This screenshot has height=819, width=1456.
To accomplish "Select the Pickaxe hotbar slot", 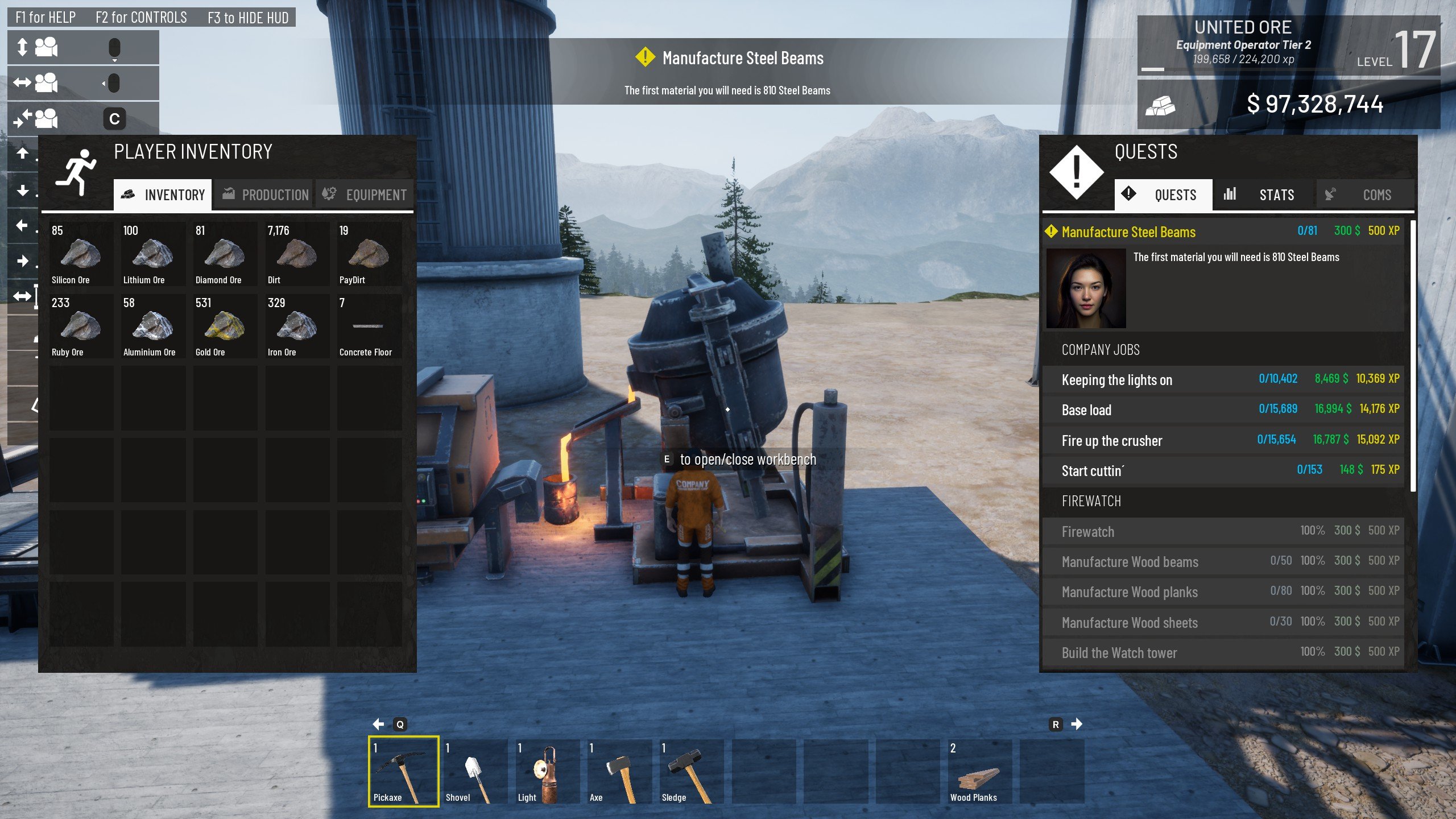I will 403,771.
